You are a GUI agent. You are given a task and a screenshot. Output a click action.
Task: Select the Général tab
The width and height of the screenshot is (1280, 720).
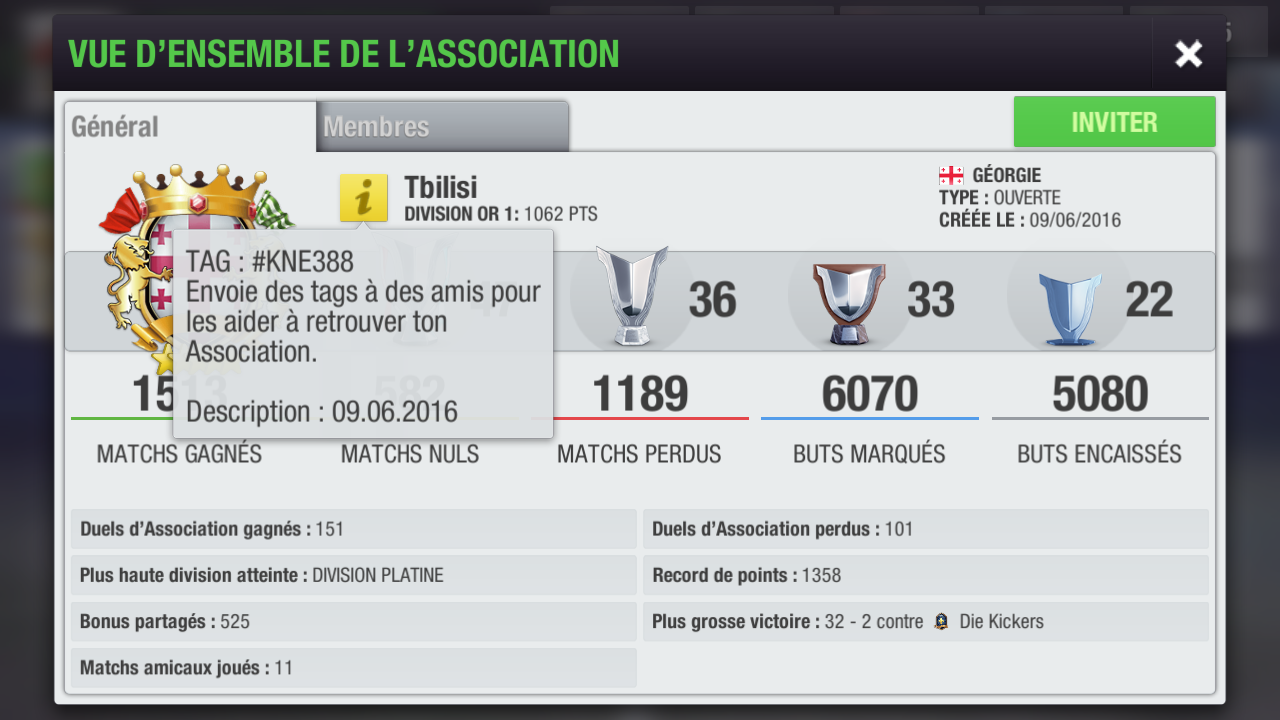tap(190, 127)
